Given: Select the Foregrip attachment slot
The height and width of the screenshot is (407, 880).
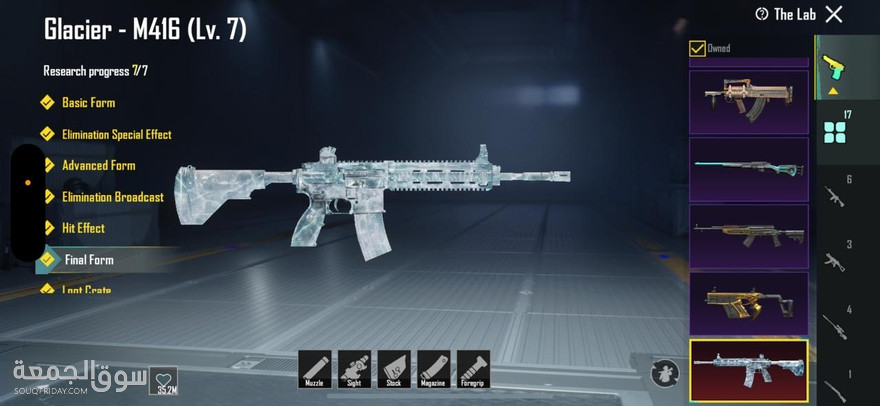Looking at the screenshot, I should (x=474, y=369).
